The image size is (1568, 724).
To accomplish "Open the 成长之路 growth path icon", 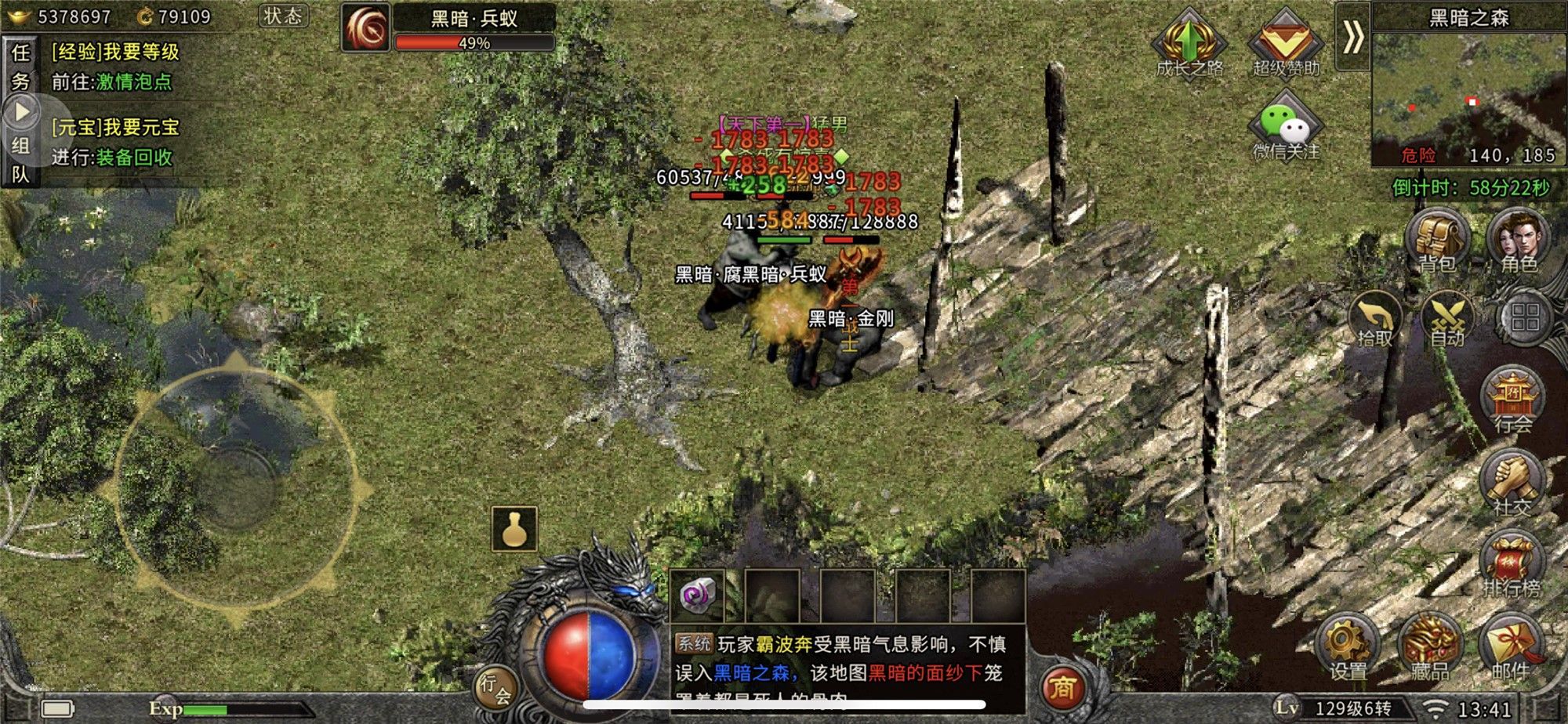I will point(1189,42).
